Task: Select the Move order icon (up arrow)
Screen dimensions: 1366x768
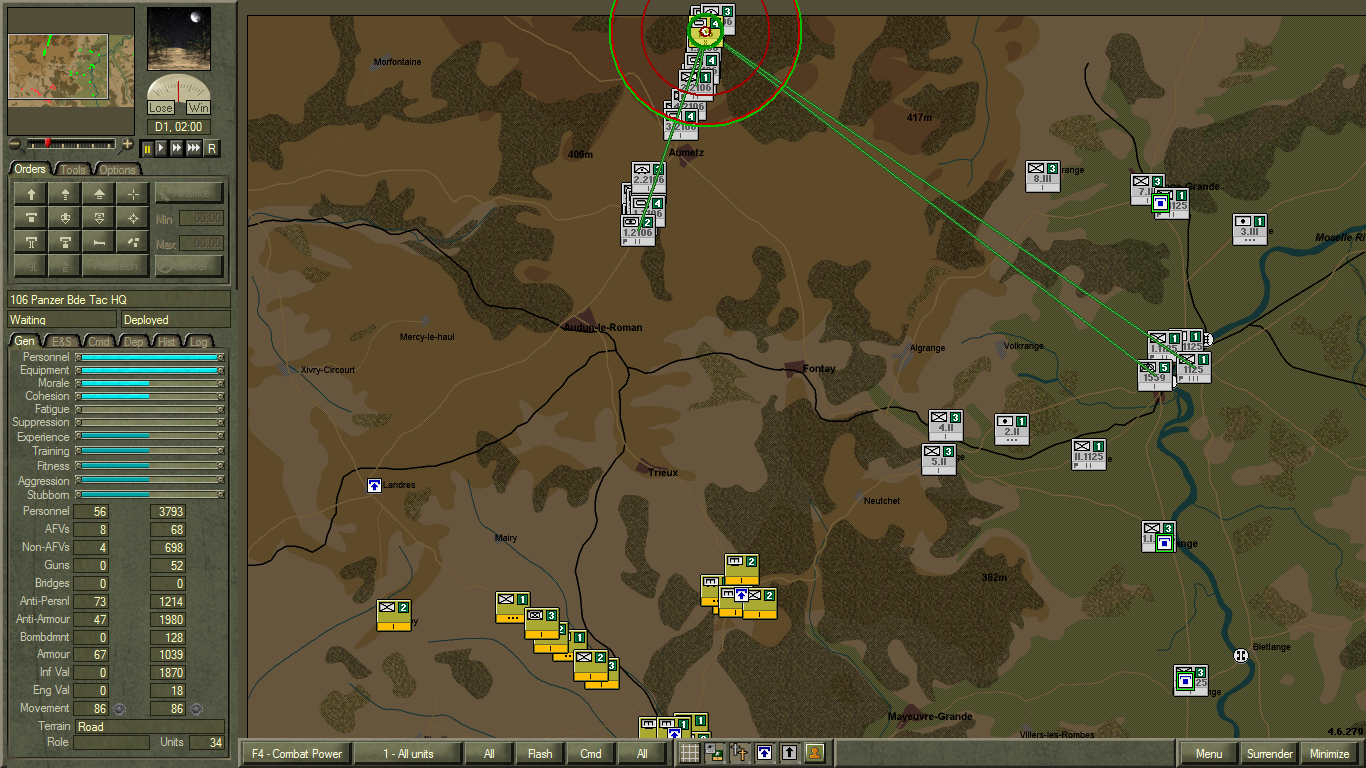Action: [x=30, y=194]
